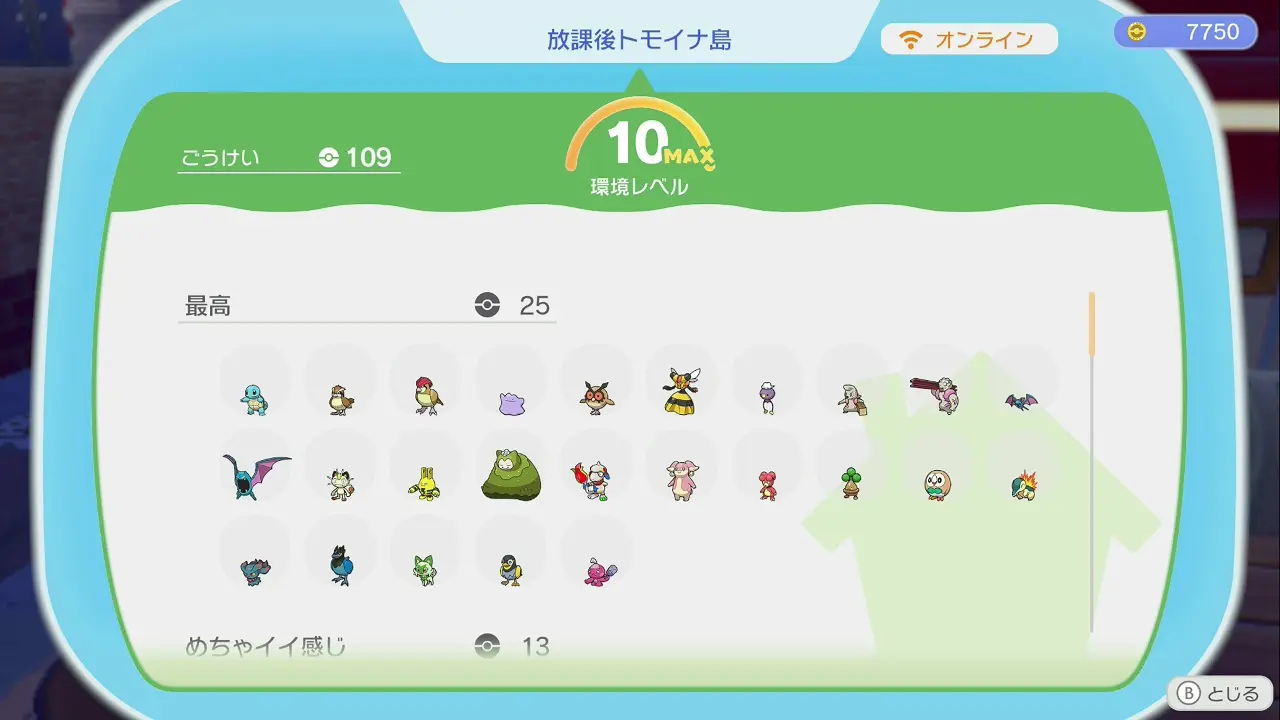Select the red Magby icon

(x=767, y=485)
